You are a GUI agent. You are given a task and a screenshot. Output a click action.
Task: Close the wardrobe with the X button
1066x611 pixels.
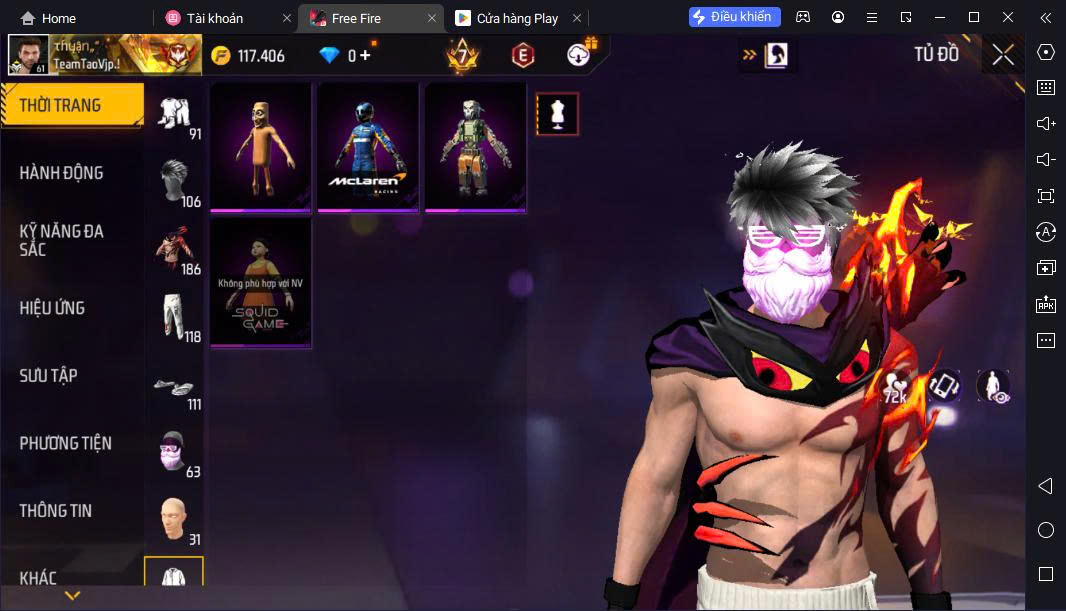point(1002,55)
